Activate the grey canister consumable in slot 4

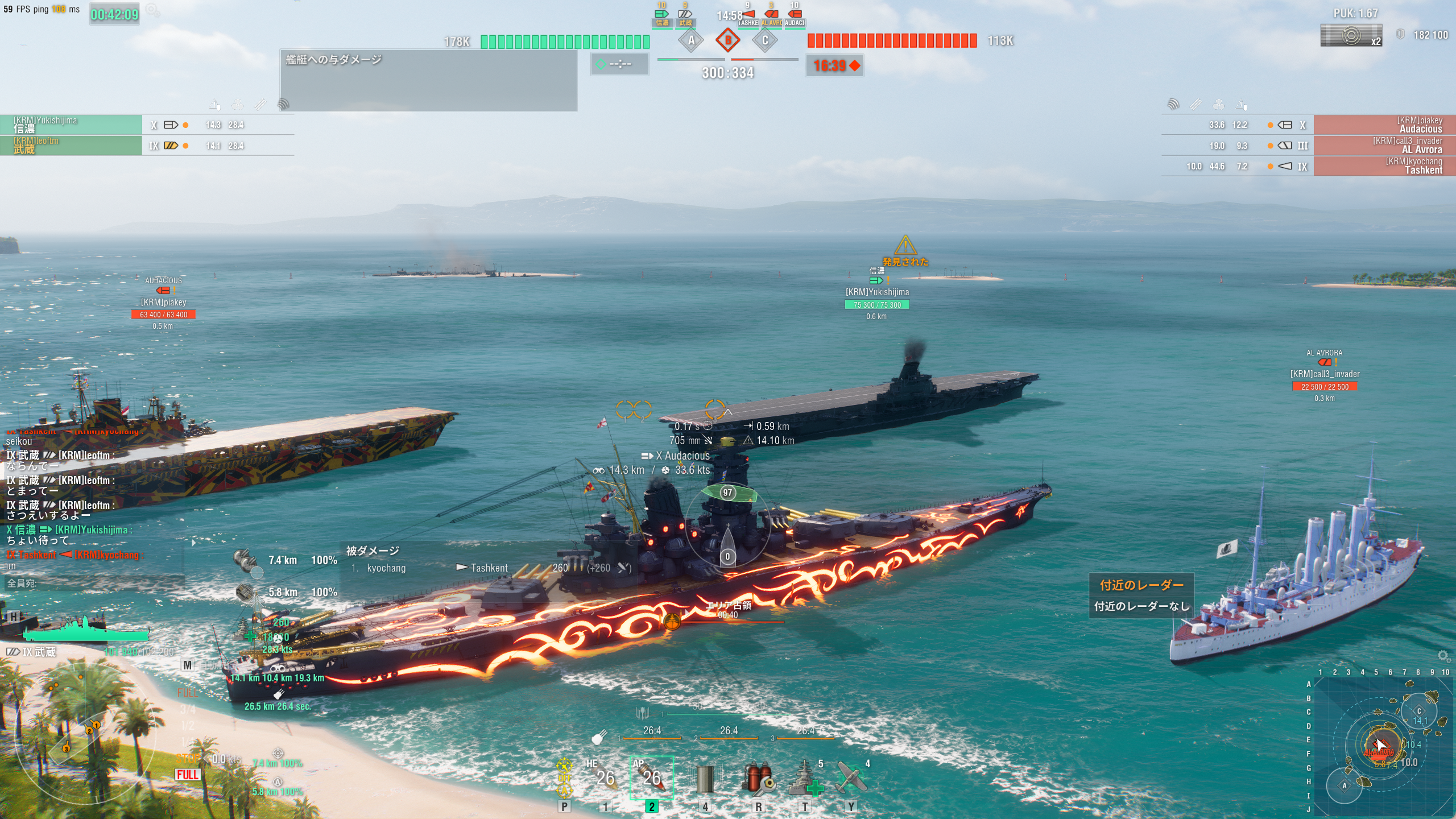click(x=705, y=778)
